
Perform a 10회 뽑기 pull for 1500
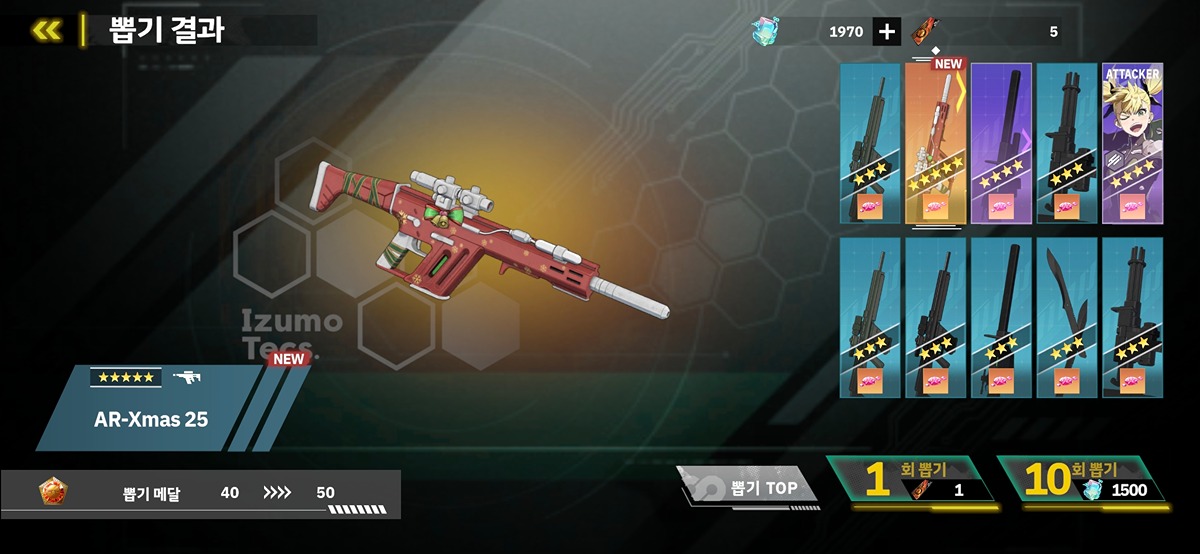point(1082,479)
